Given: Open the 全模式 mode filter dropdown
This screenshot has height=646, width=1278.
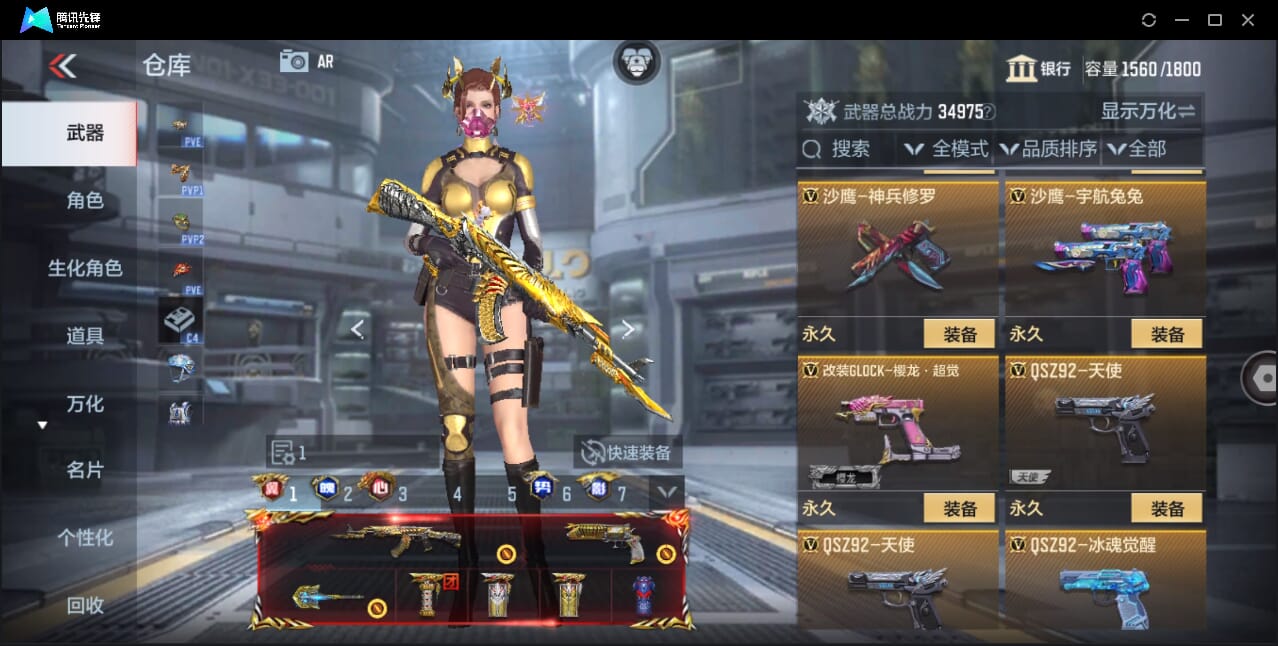Looking at the screenshot, I should tap(947, 149).
